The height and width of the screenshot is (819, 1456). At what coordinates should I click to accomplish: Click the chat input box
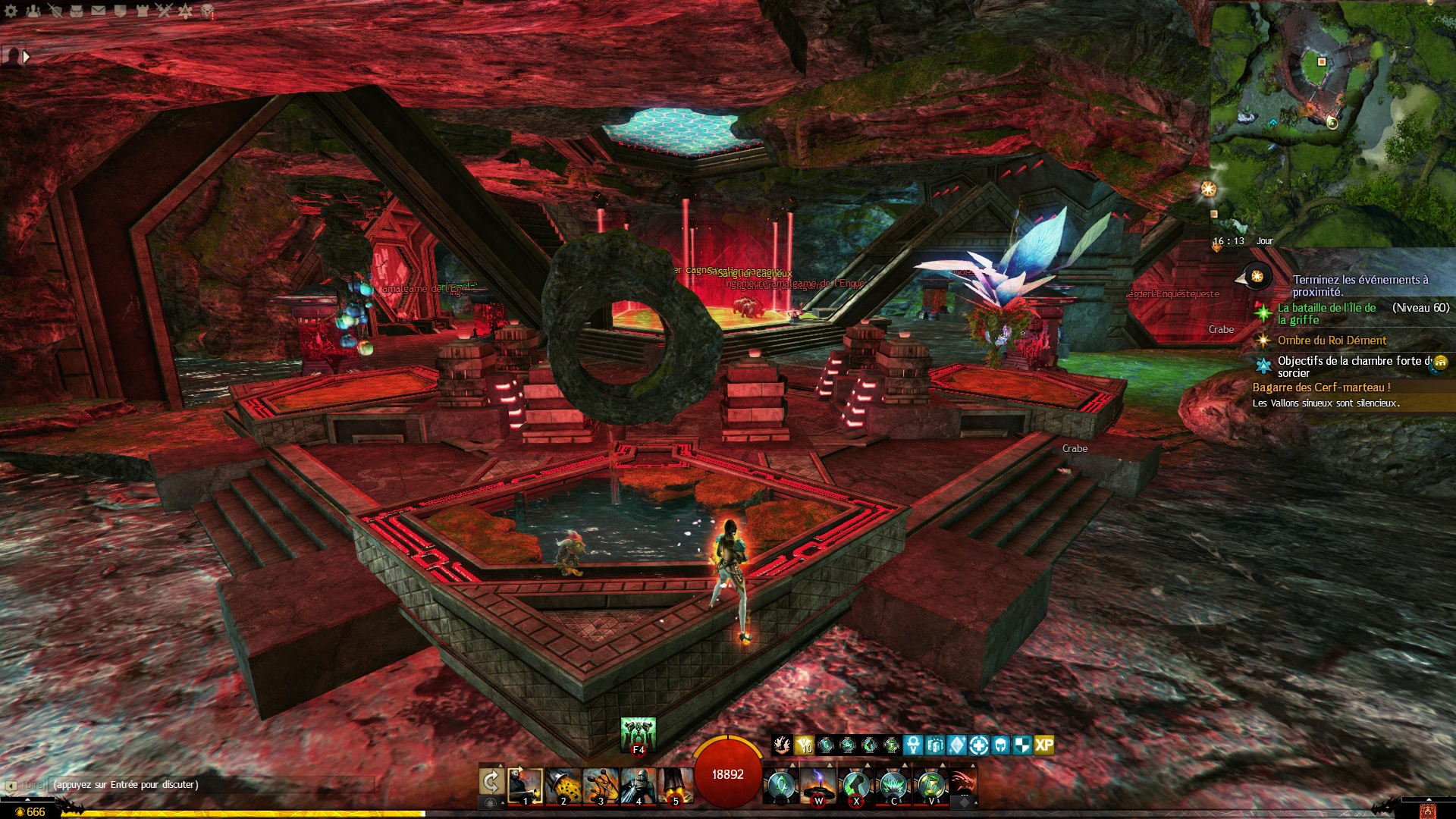(x=227, y=785)
